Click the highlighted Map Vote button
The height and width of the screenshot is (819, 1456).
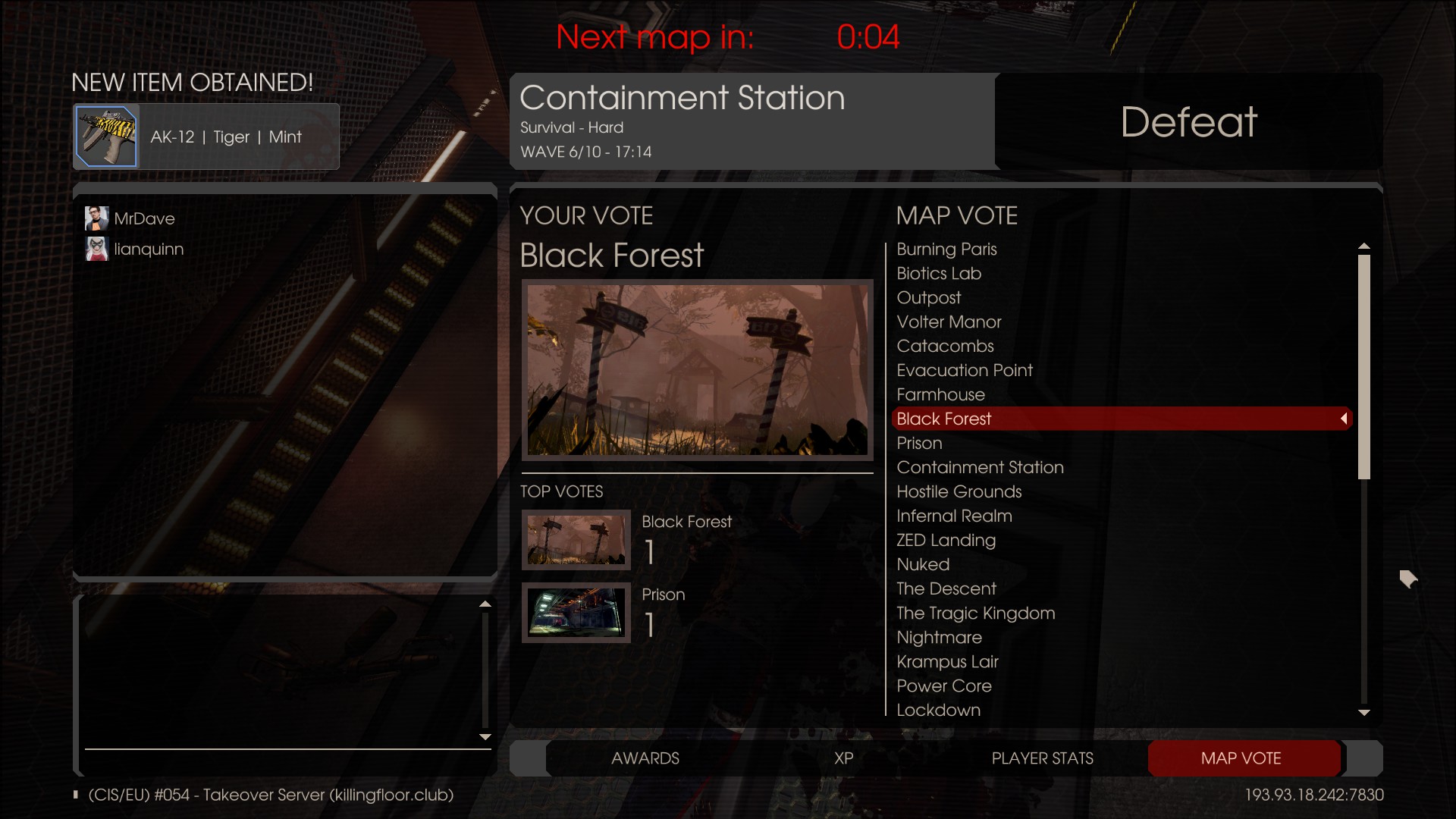click(1242, 758)
